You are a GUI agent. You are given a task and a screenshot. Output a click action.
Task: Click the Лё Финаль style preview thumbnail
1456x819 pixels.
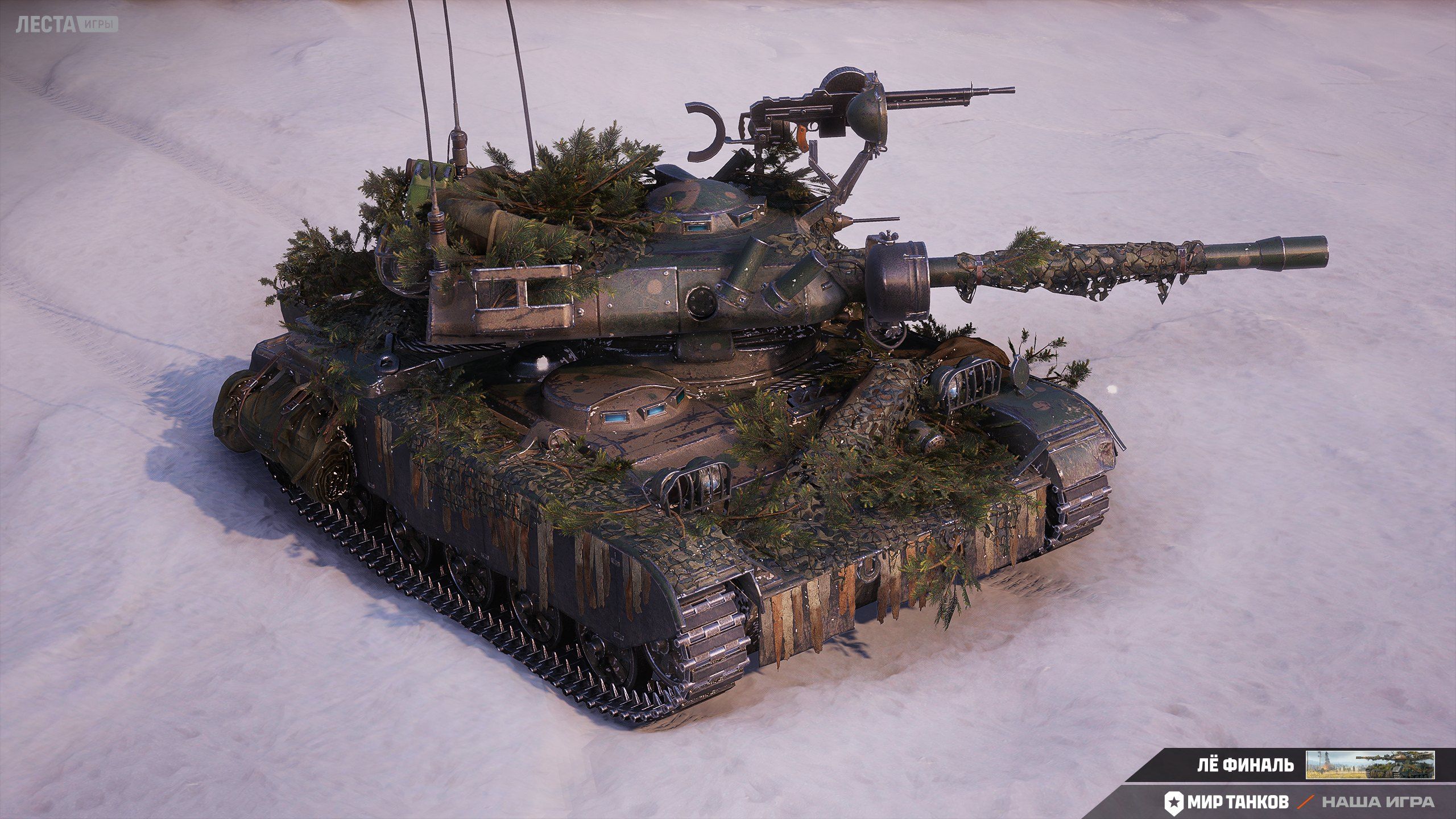(1370, 764)
